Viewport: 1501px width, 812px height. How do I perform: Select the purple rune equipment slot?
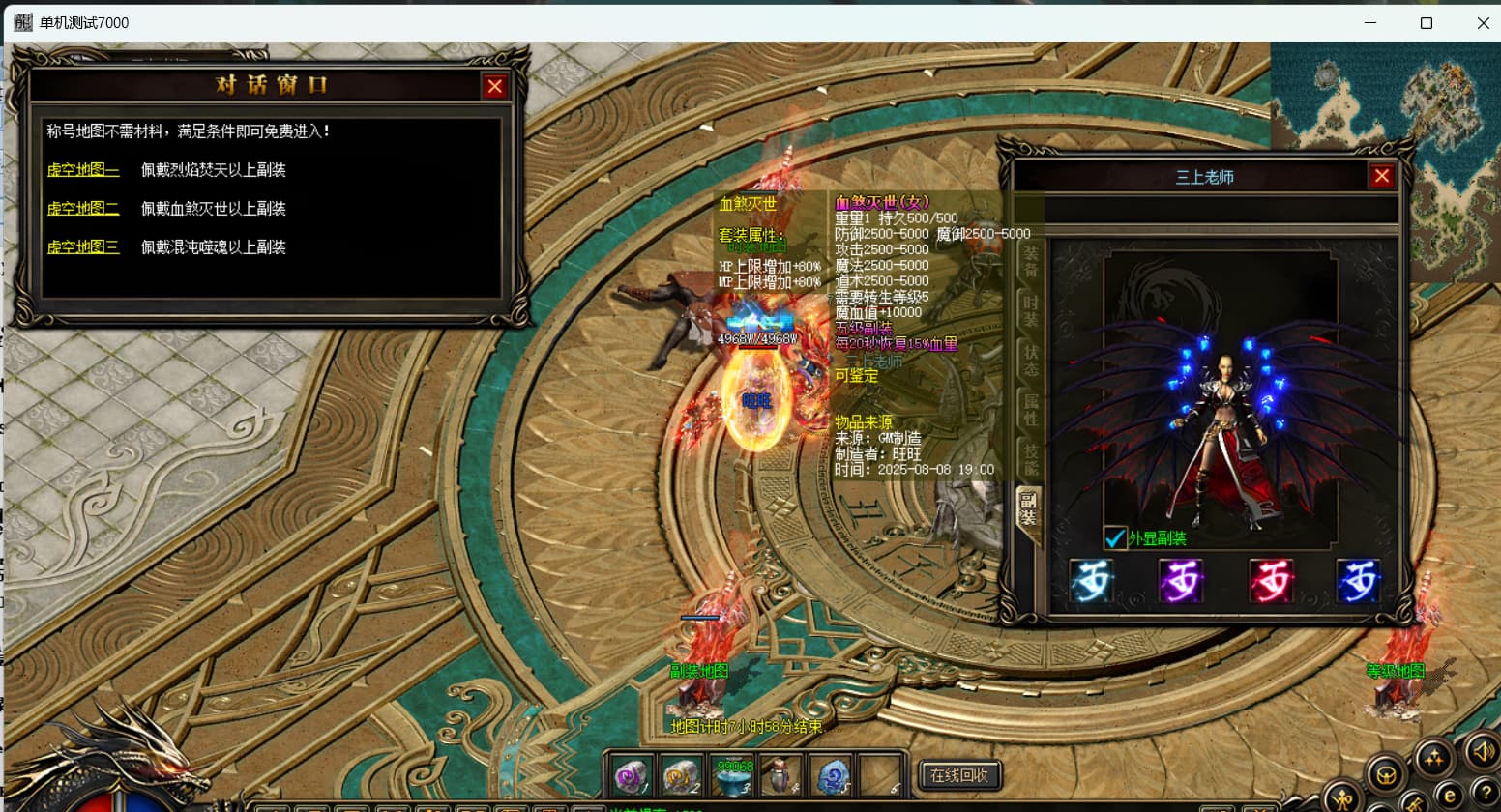[1181, 582]
